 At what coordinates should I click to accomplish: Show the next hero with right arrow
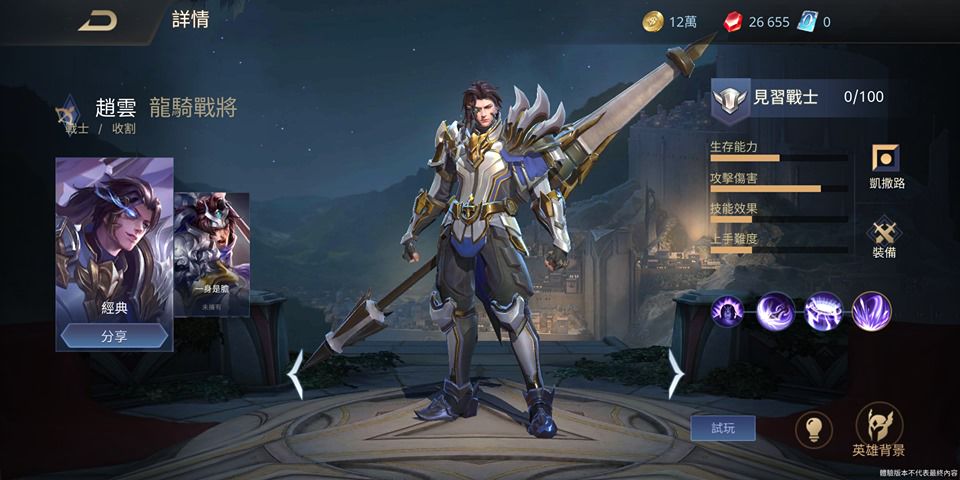point(675,374)
